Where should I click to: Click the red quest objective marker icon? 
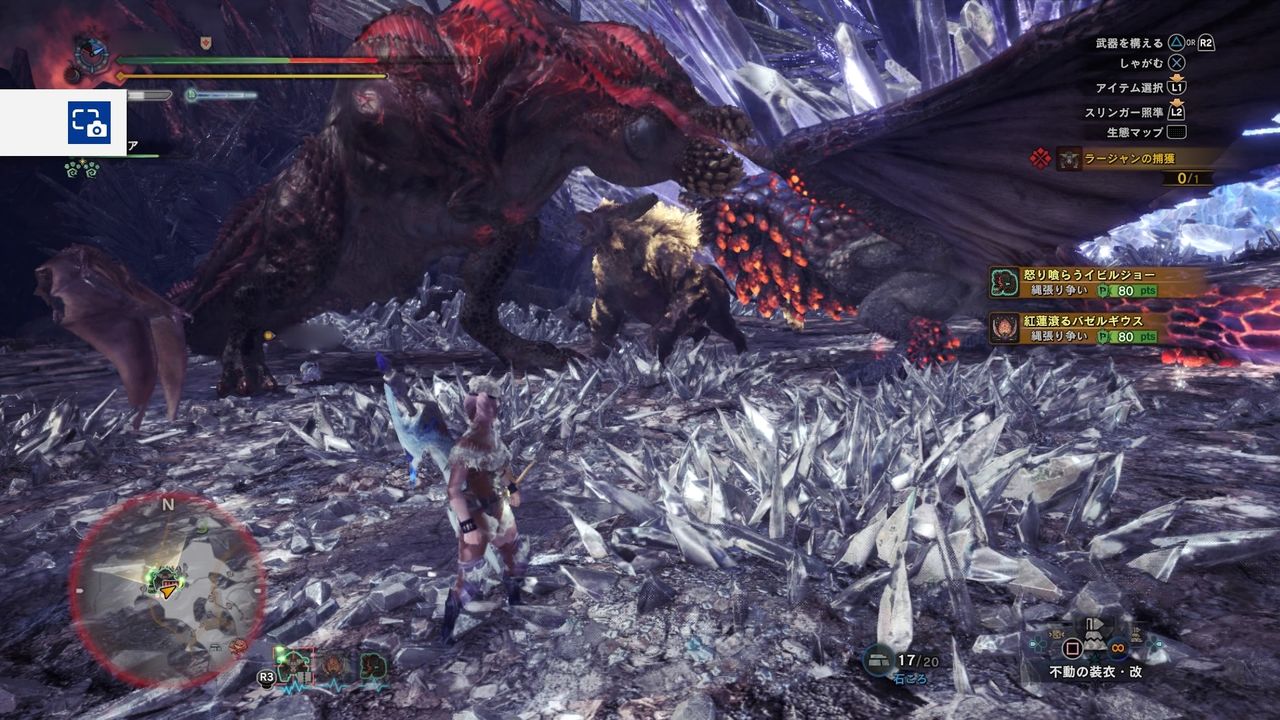1038,157
